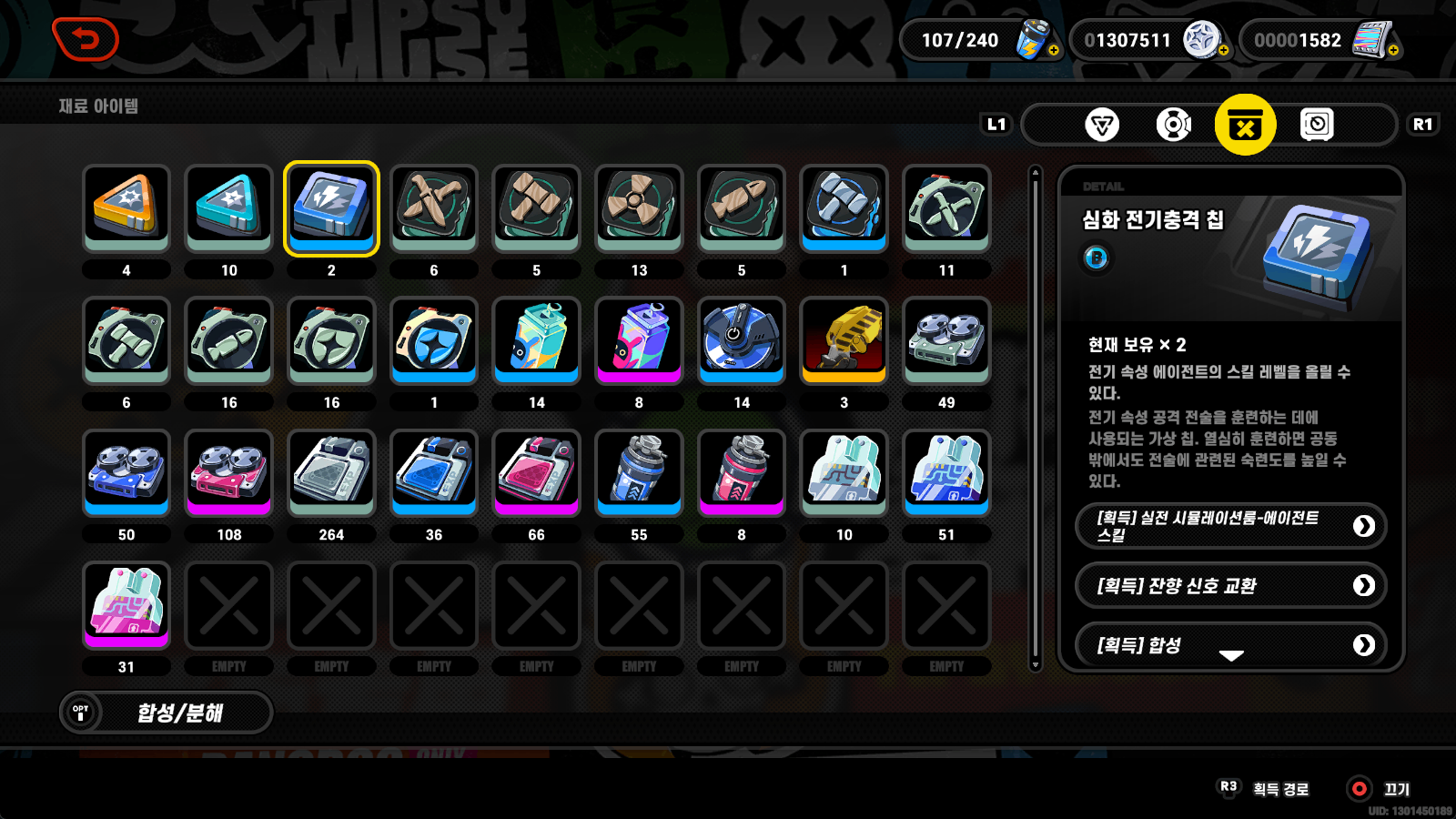1456x819 pixels.
Task: Pick the material slot holding 31 items
Action: coord(126,605)
